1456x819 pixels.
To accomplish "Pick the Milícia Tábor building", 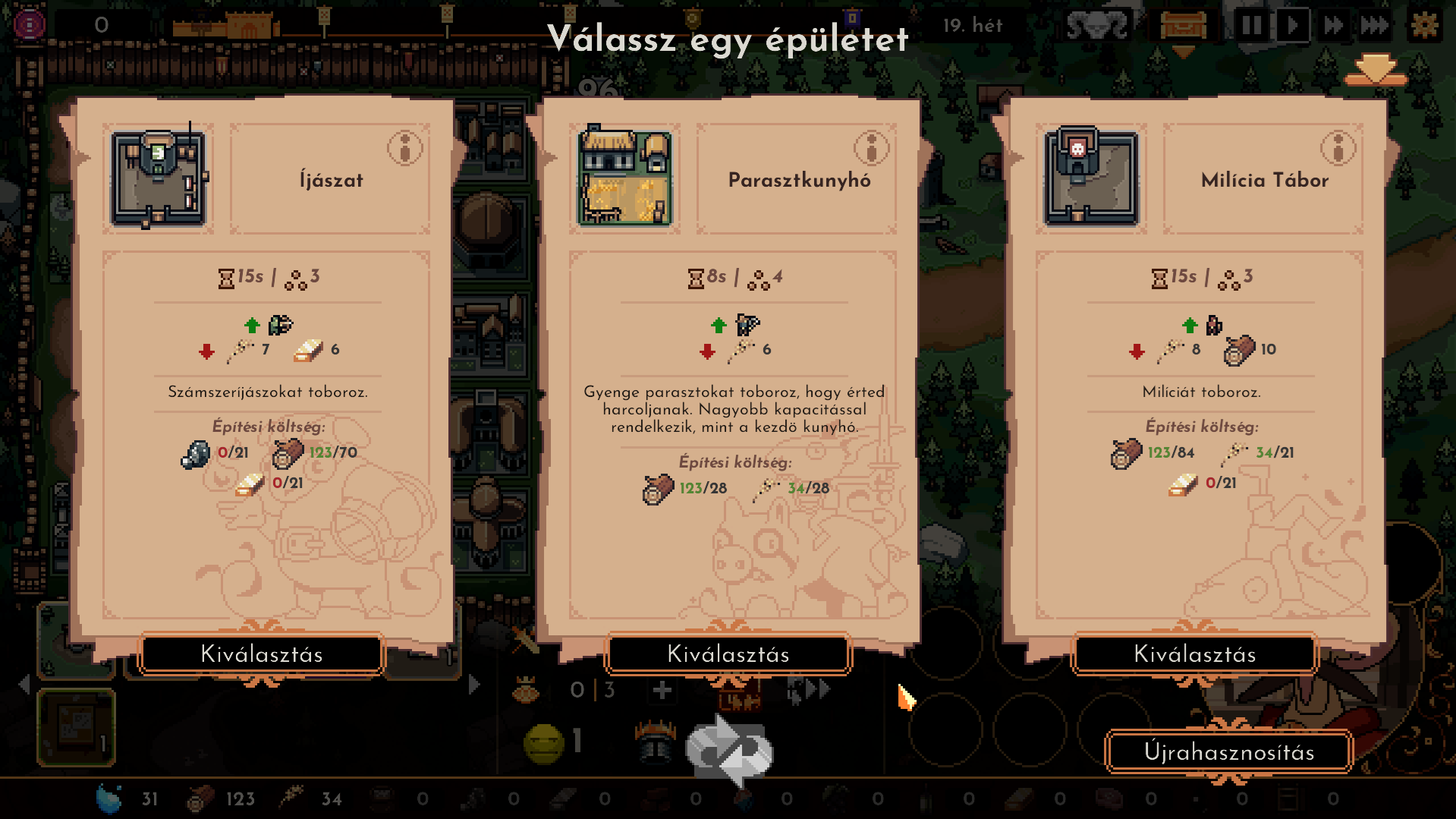I will point(1195,654).
